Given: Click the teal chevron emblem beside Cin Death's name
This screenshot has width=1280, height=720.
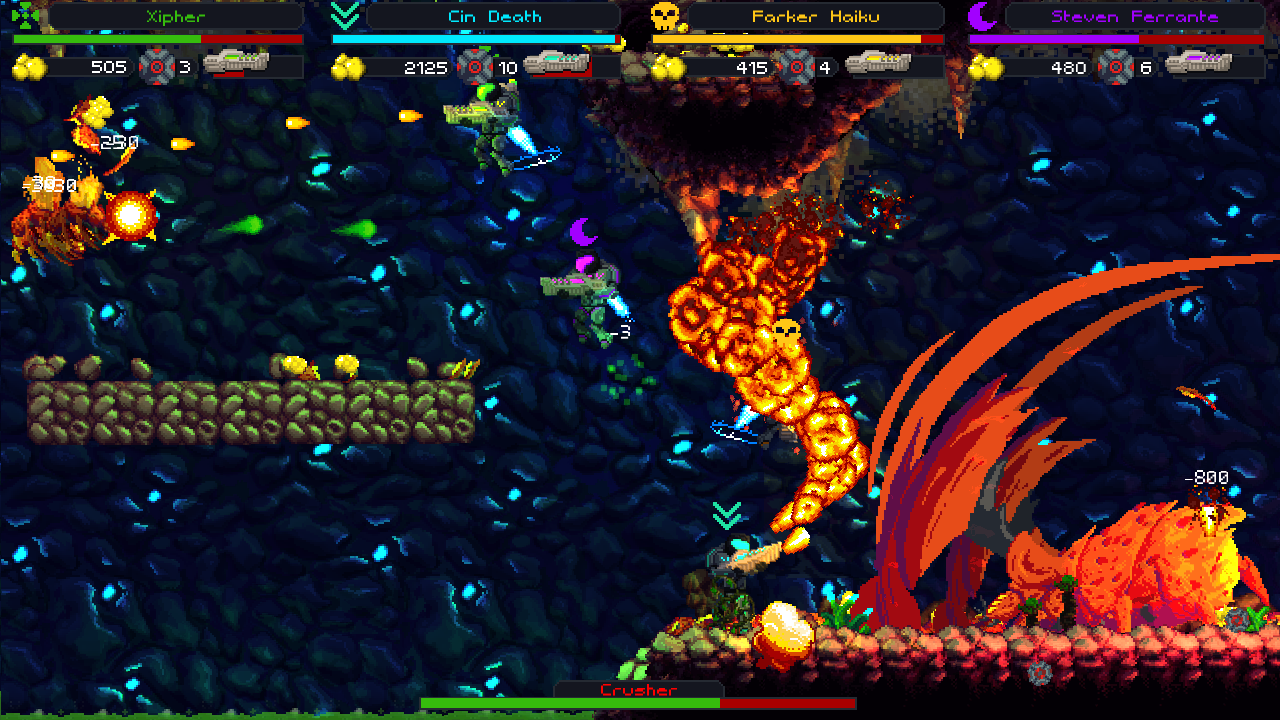Looking at the screenshot, I should point(346,15).
